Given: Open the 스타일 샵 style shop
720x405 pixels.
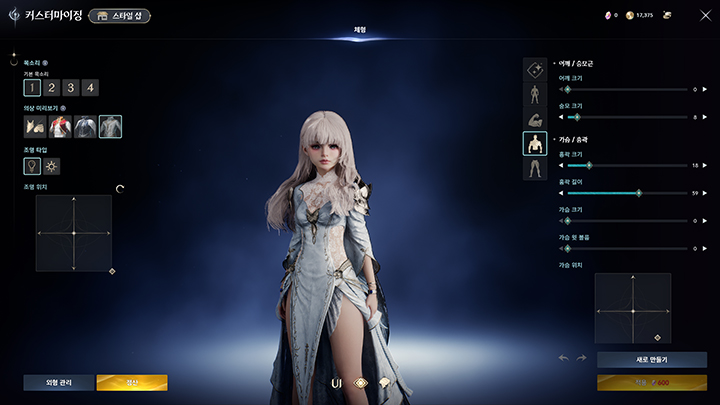Looking at the screenshot, I should [122, 16].
